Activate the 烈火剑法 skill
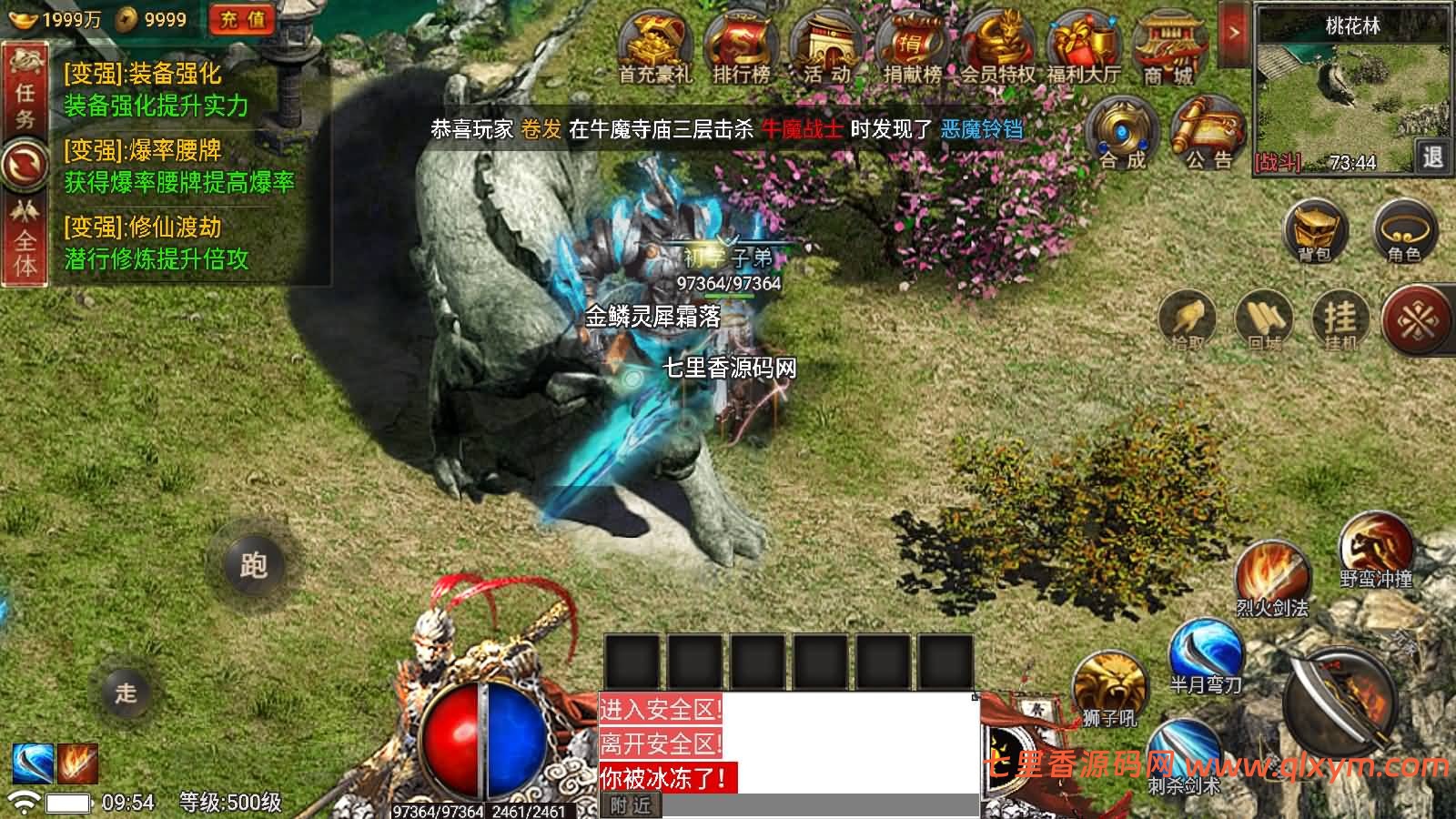Viewport: 1456px width, 819px height. tap(1271, 576)
